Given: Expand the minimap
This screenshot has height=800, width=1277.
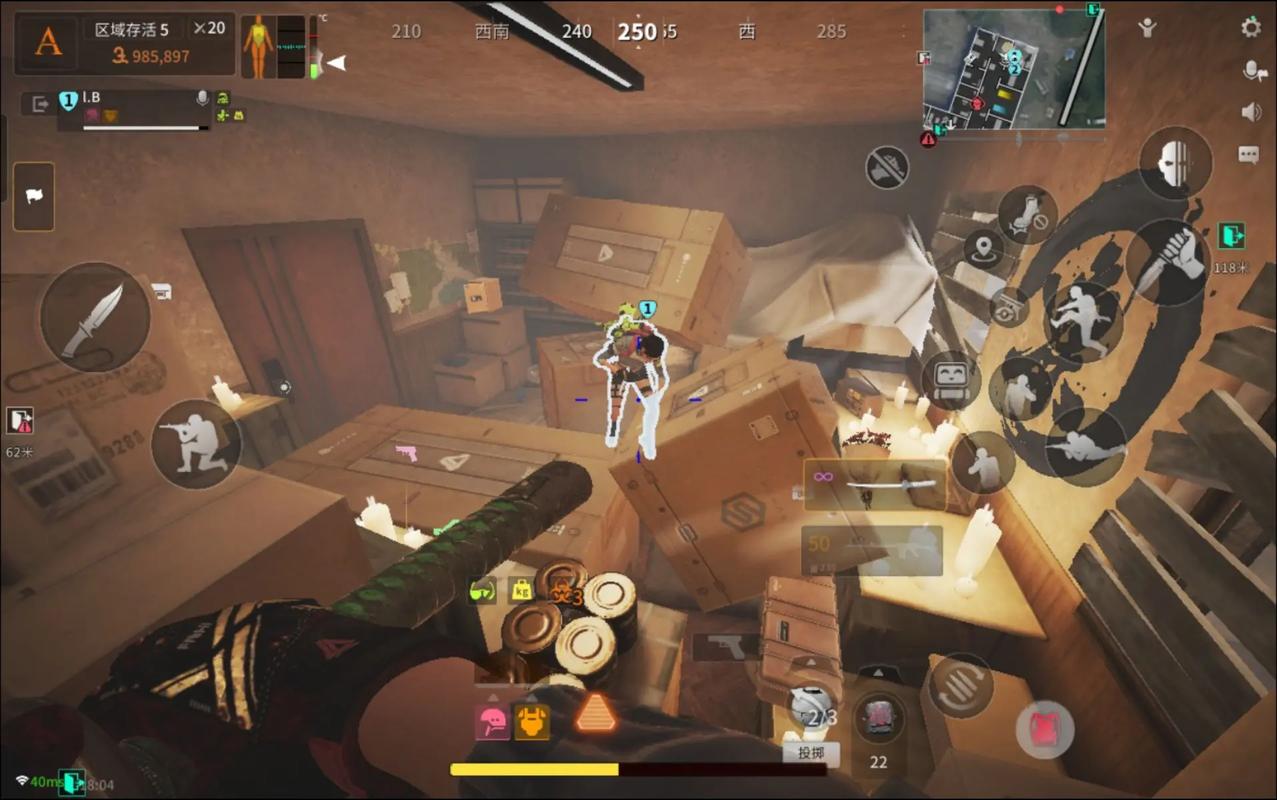Looking at the screenshot, I should [x=1013, y=69].
